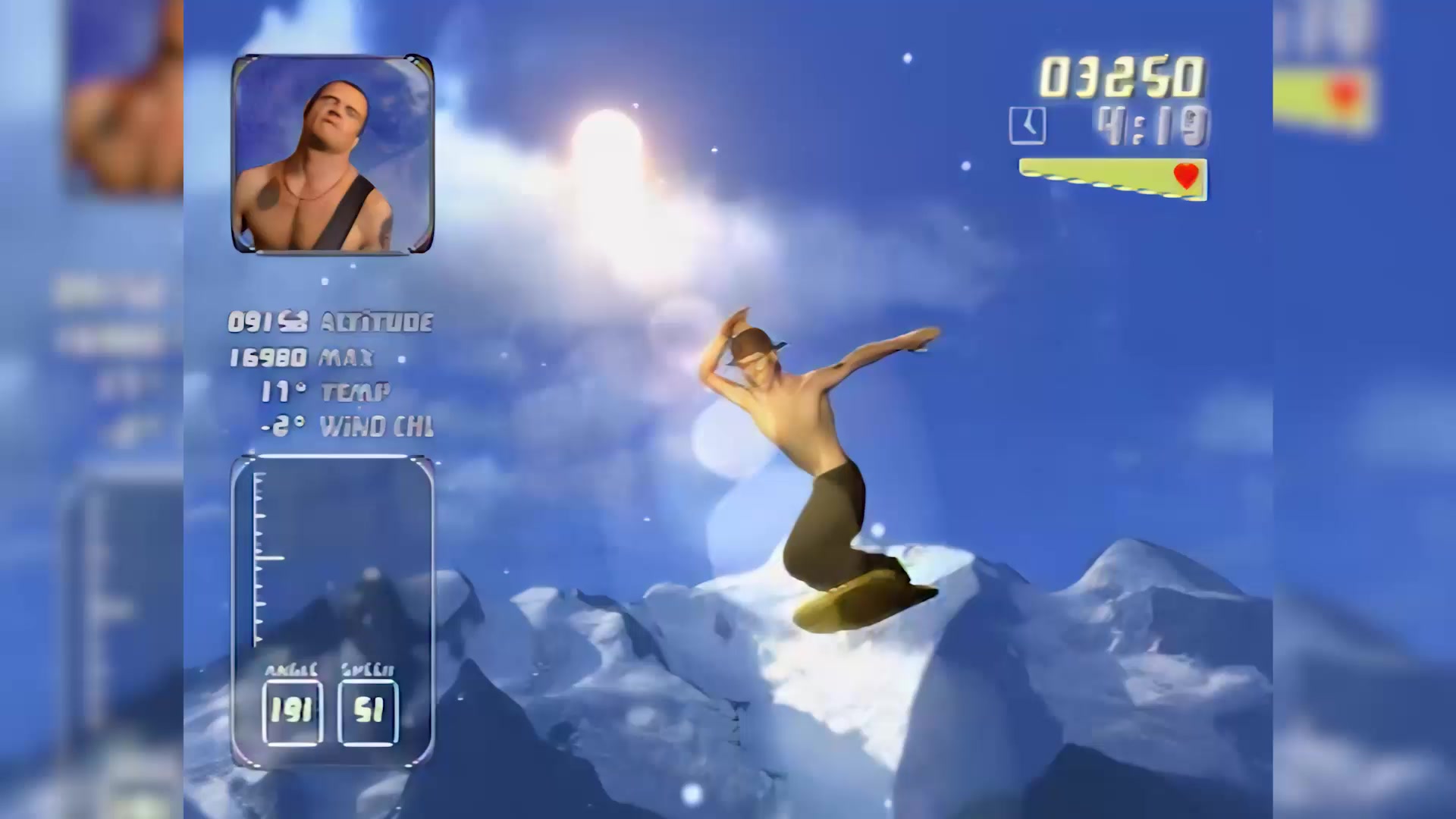Click the shirtless rider portrait

(332, 154)
